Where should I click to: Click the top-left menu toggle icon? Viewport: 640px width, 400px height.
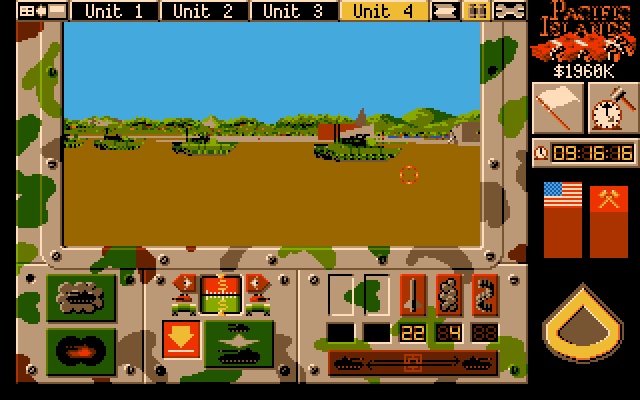[42, 11]
